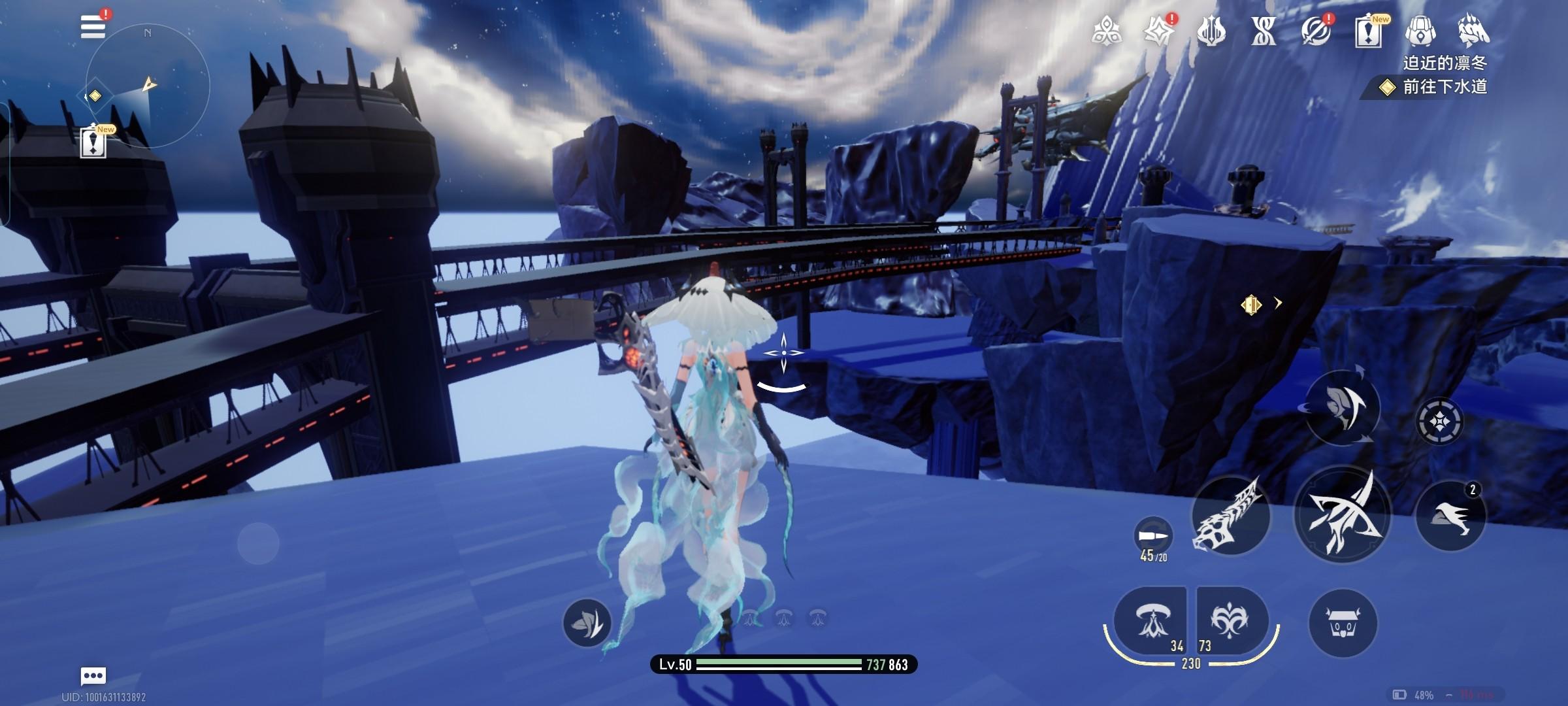Fire the bow ranged attack button
This screenshot has width=1568, height=706.
coord(1342,514)
